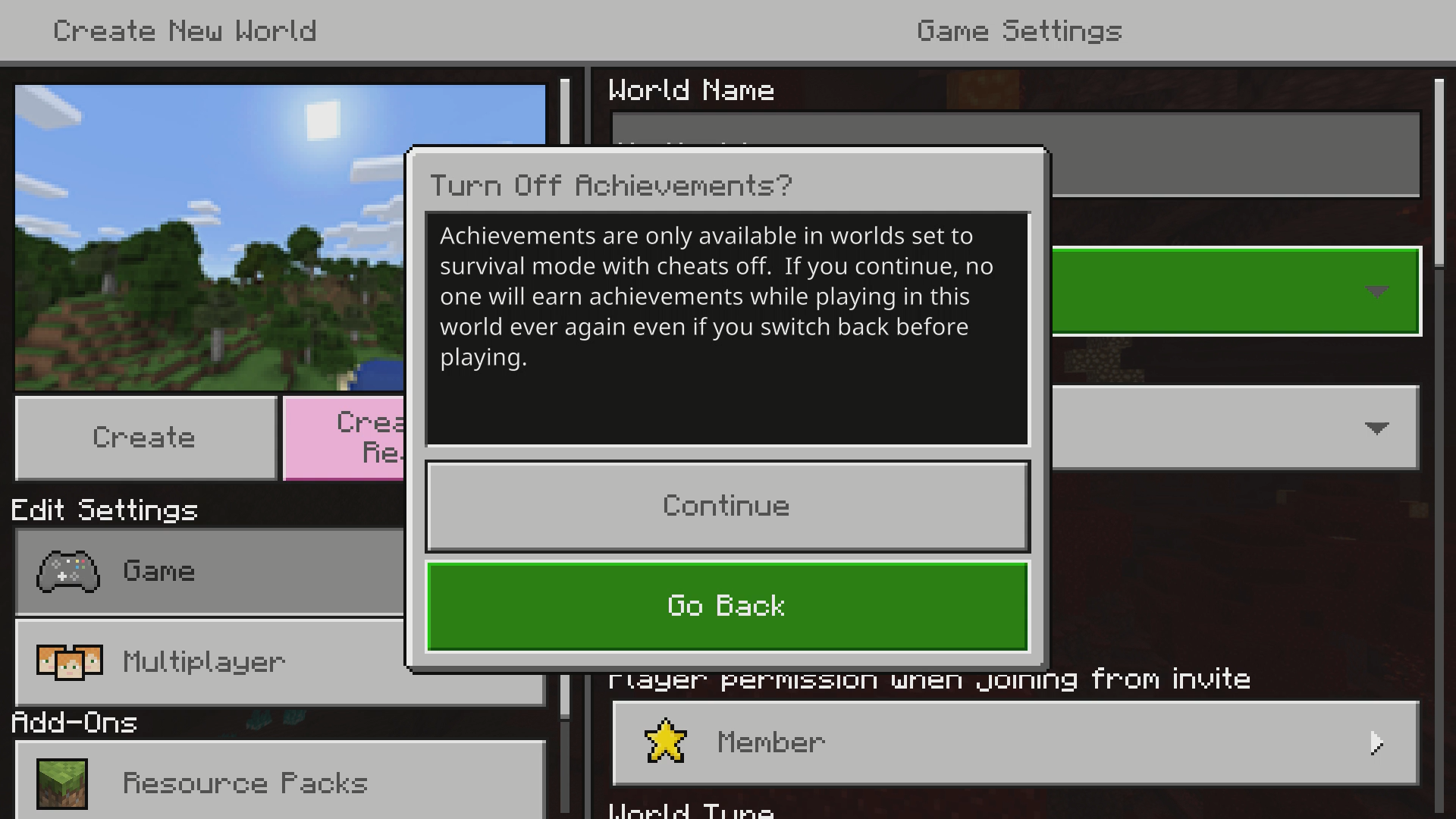Click the right arrow on the Member row
This screenshot has width=1456, height=819.
click(x=1375, y=743)
